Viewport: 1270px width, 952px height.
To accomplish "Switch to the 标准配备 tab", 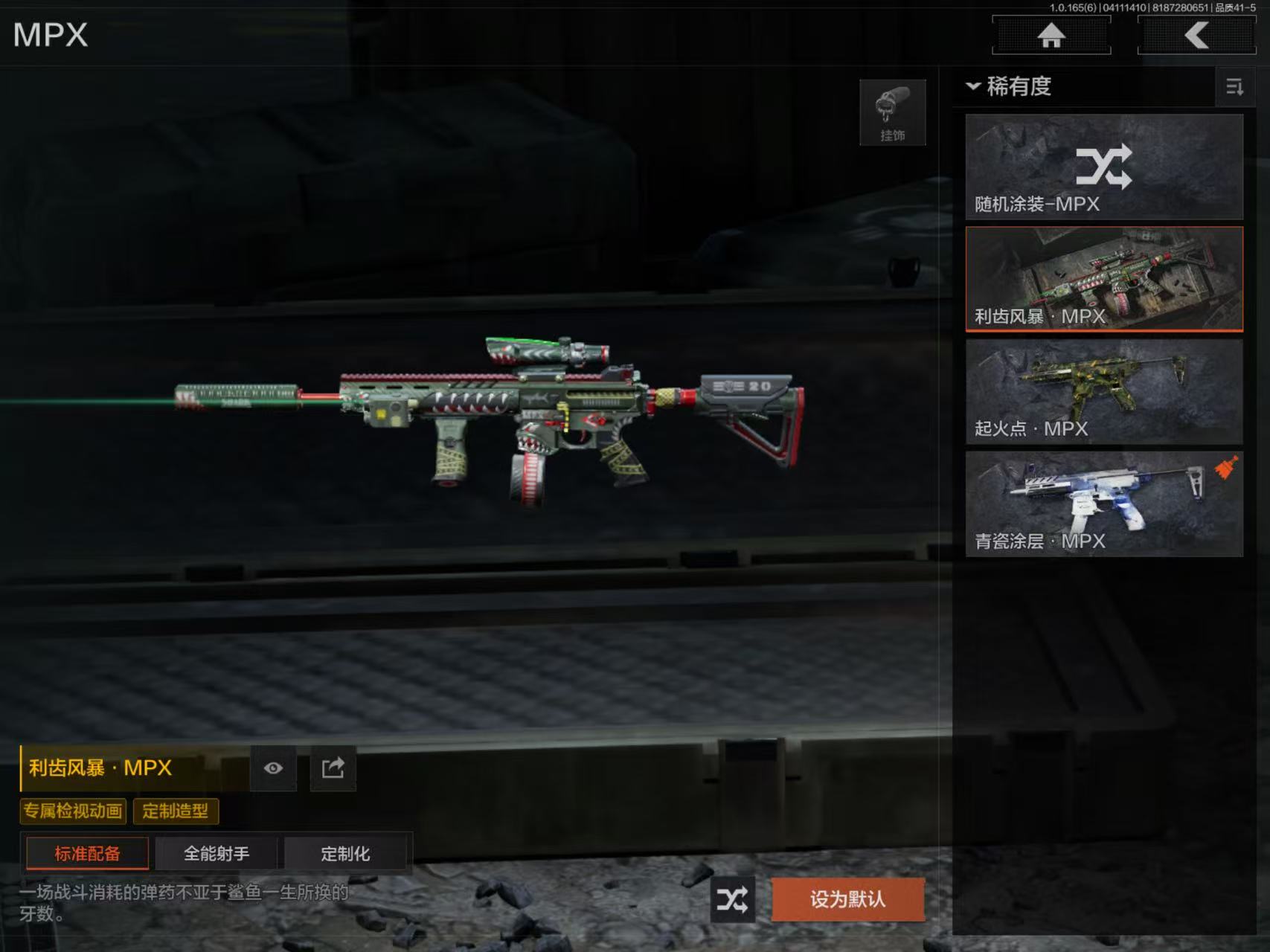I will tap(87, 853).
